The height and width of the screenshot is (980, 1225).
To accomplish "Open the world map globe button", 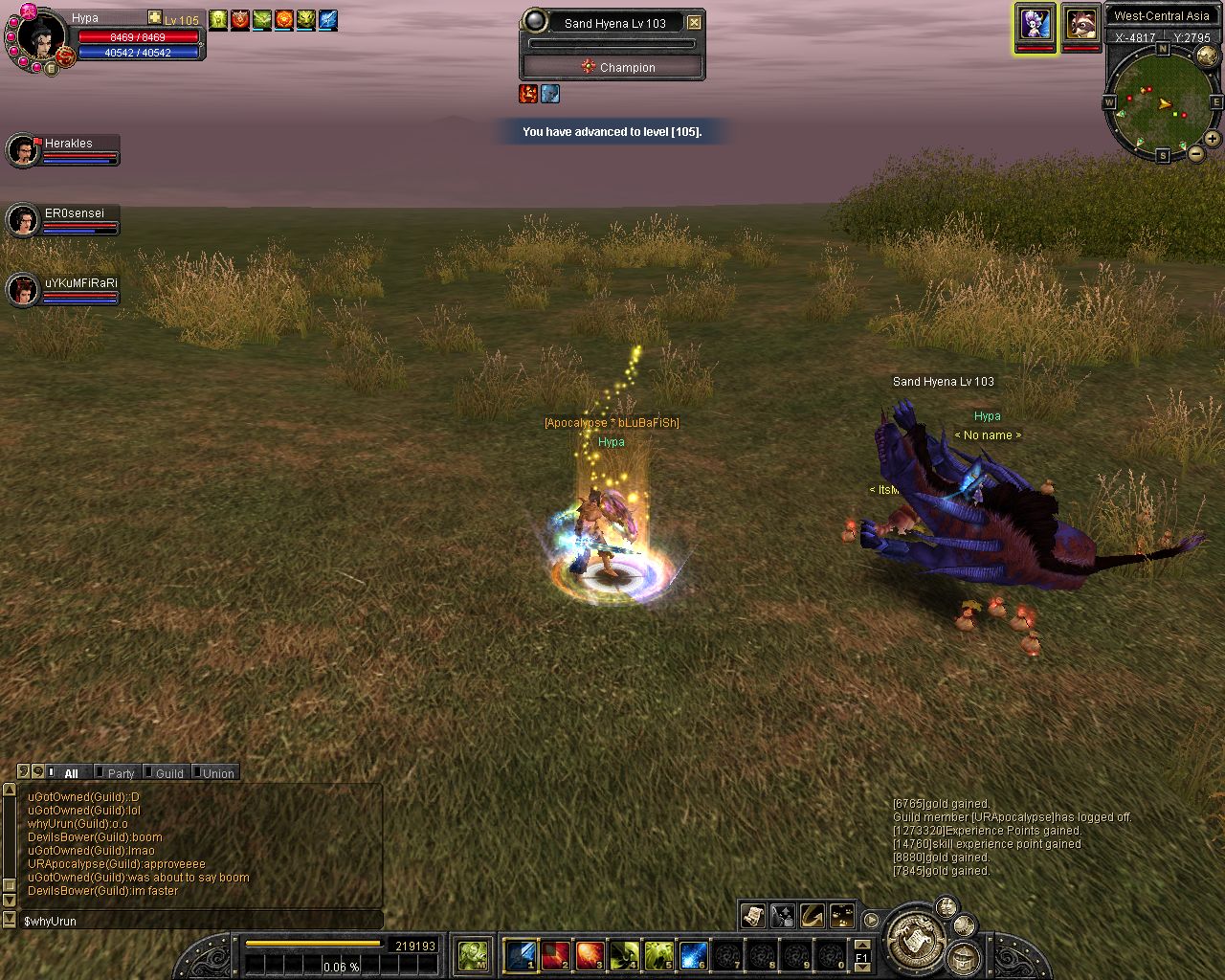I will [1208, 56].
